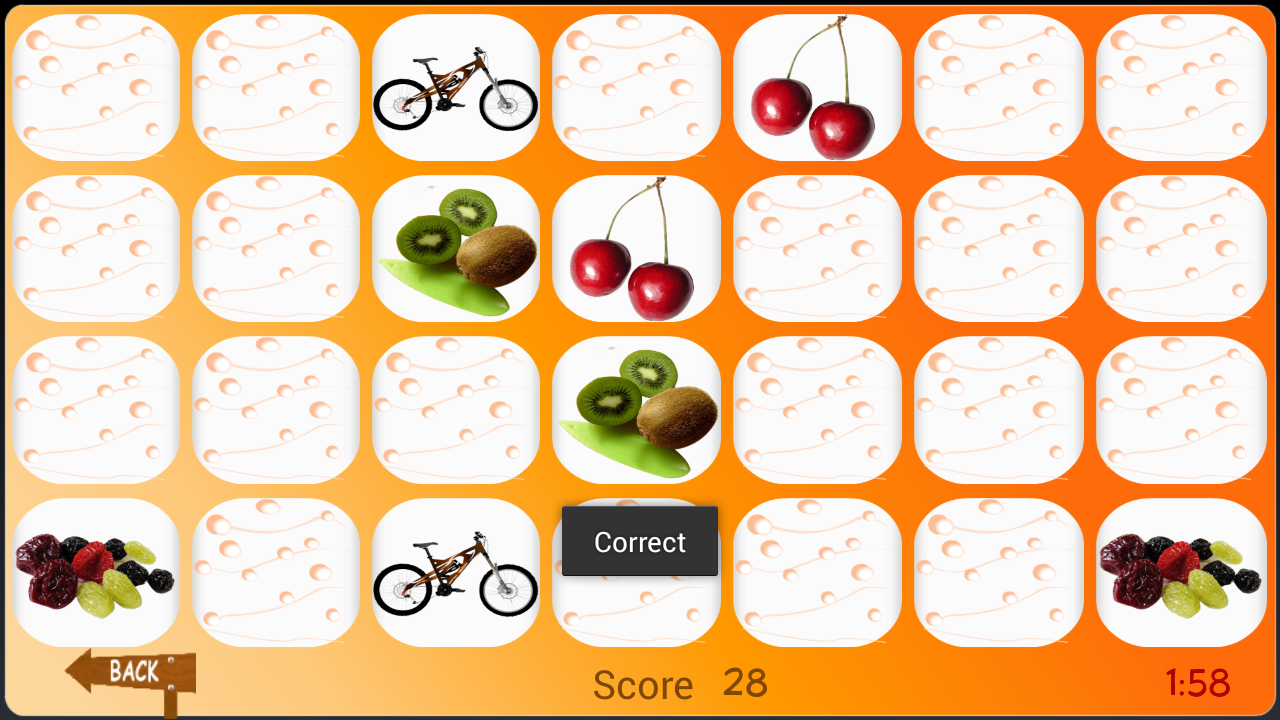Reveal the hidden card below the top cherries
Screen dimensions: 1280x720
click(x=817, y=247)
